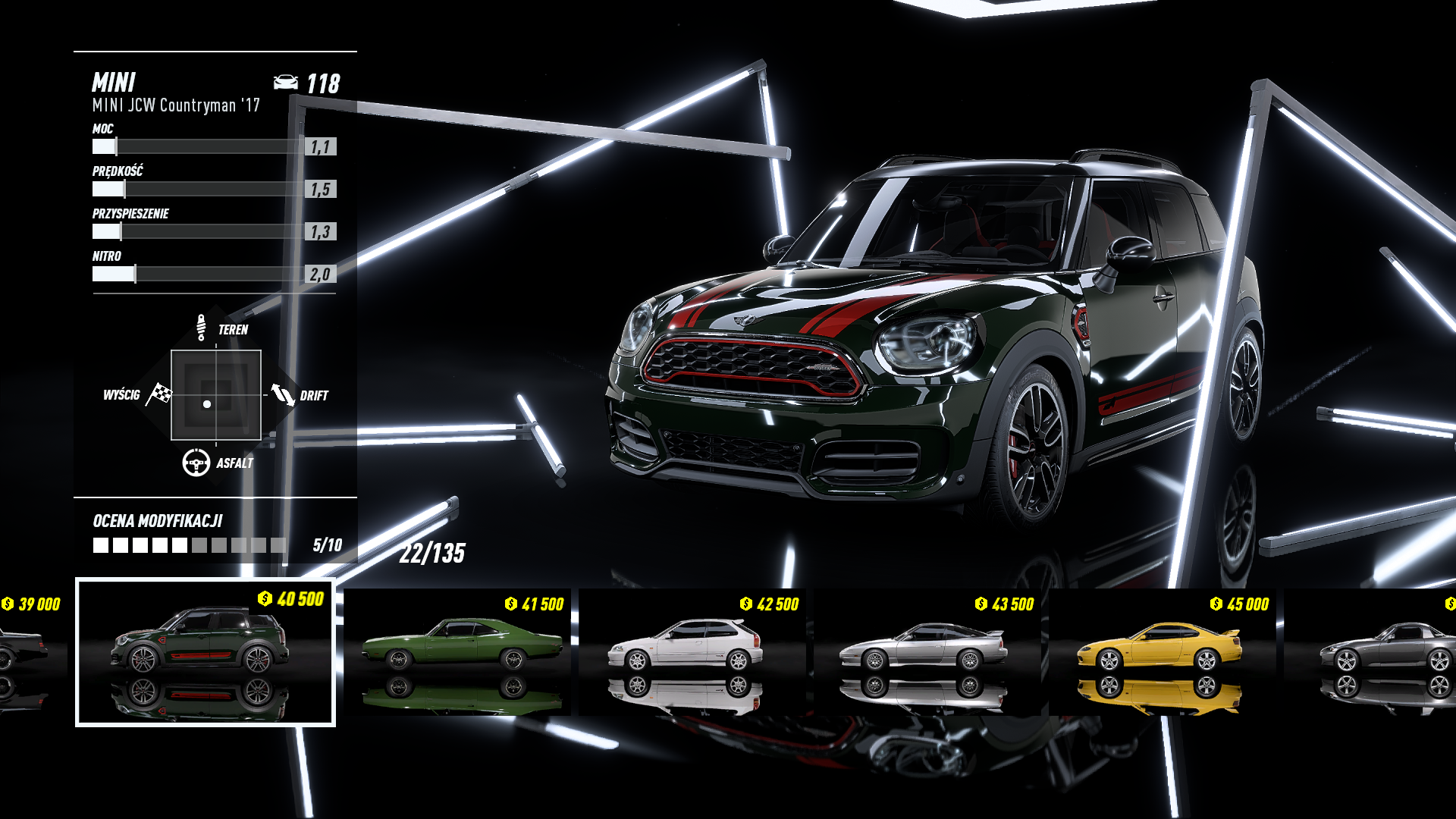Pick the white hatchback priced 42 500

pyautogui.click(x=692, y=651)
